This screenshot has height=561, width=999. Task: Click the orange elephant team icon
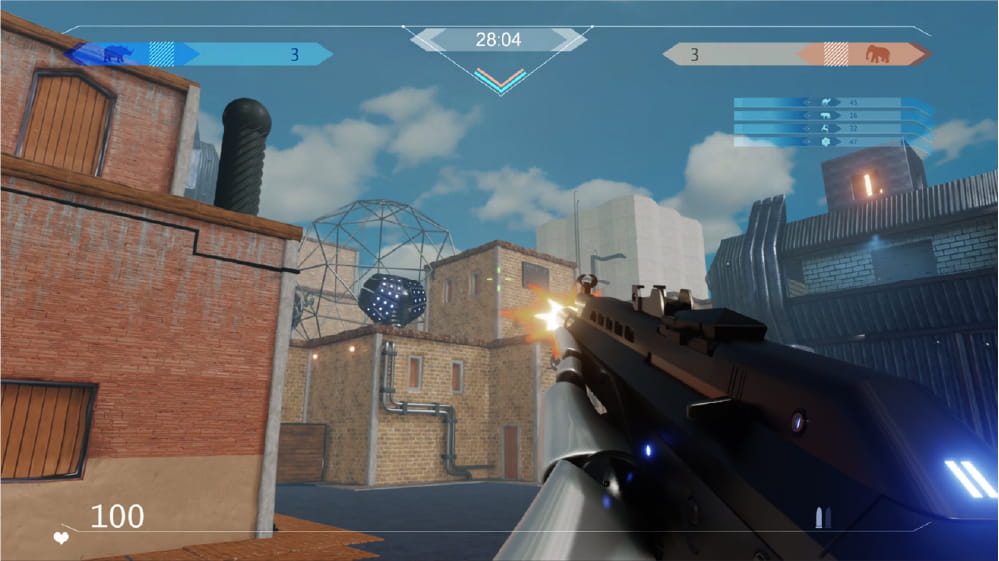coord(877,54)
